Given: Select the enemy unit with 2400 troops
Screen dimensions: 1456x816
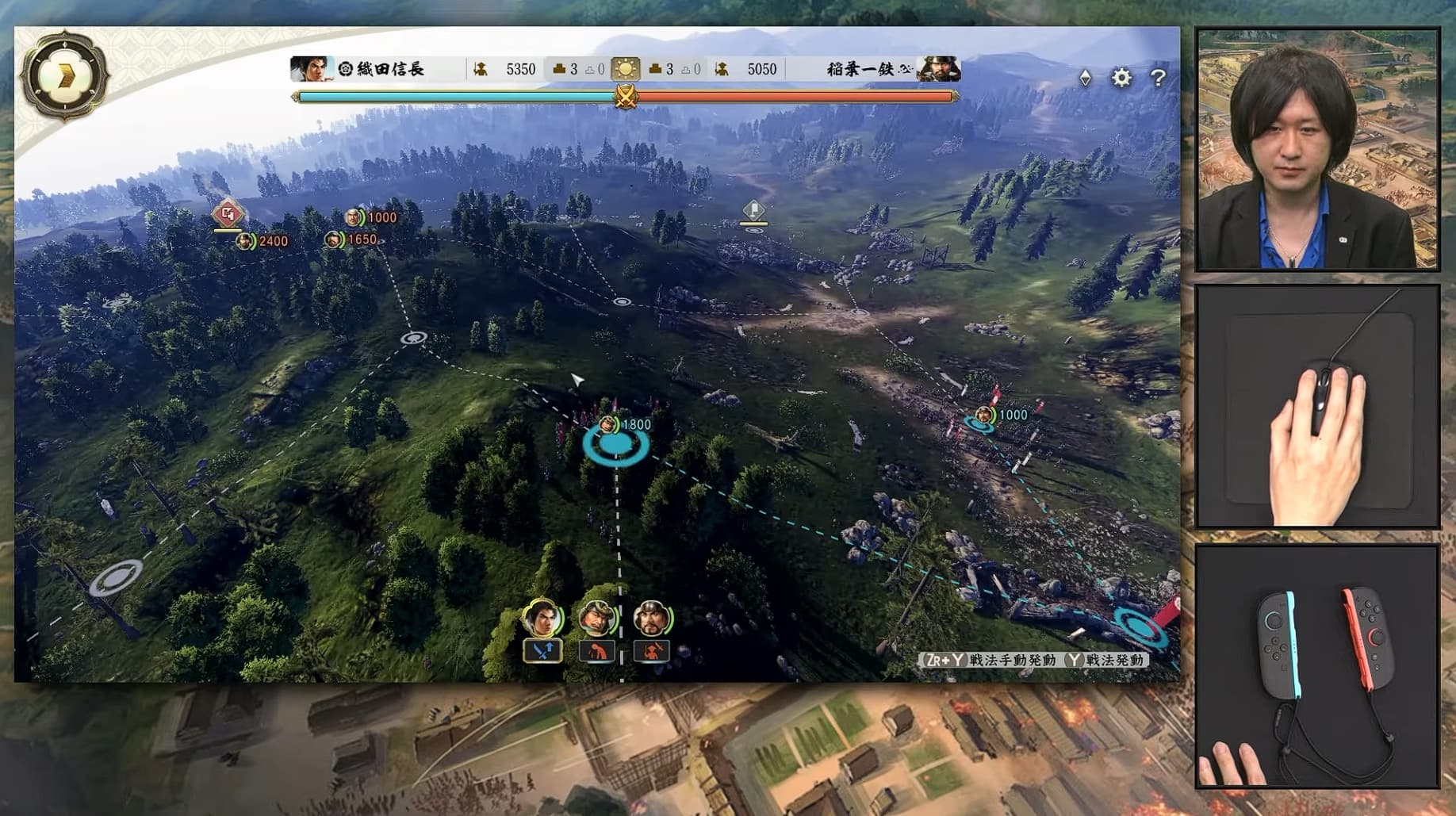Looking at the screenshot, I should click(x=246, y=241).
